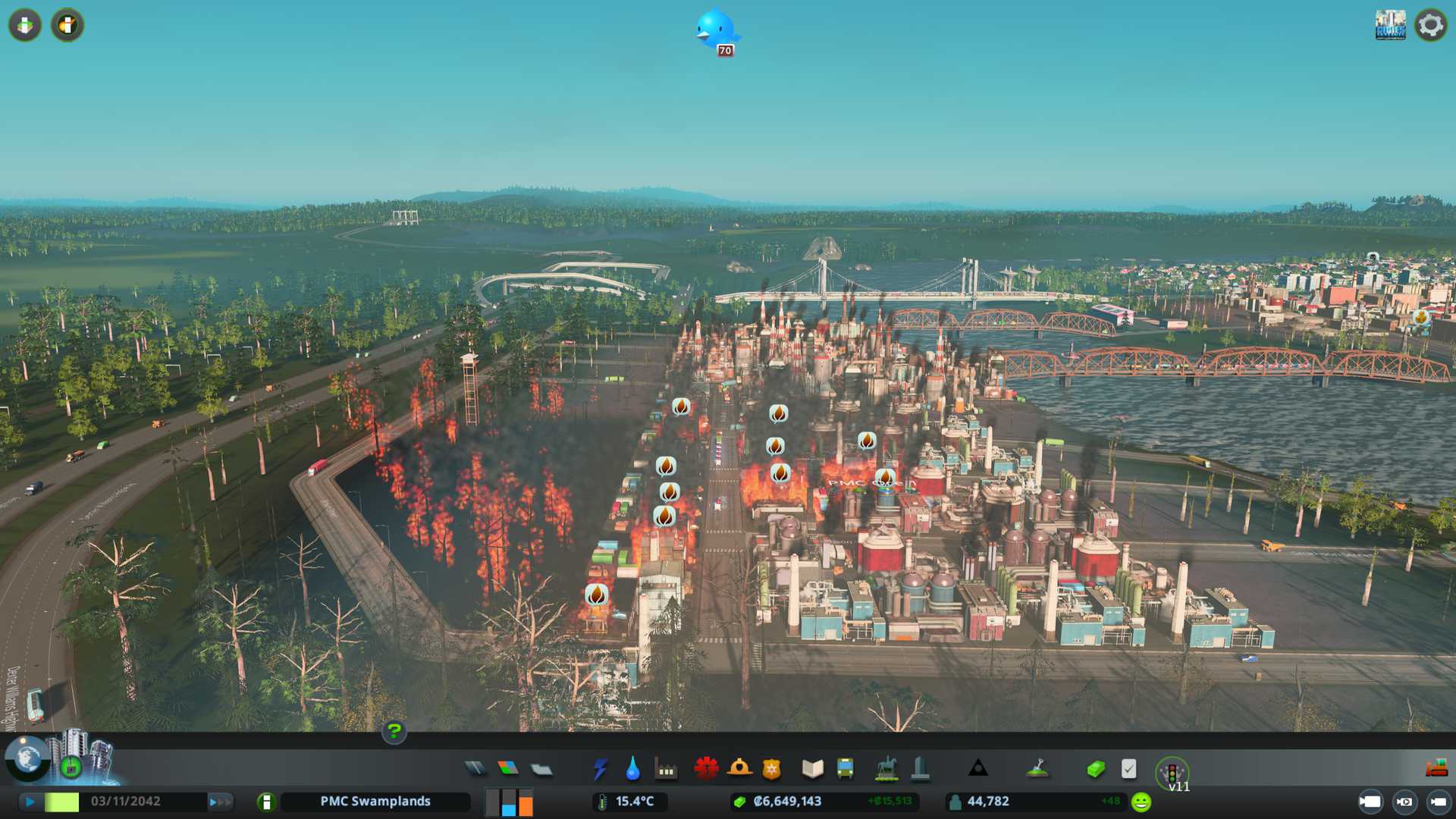
Task: Open Public Transport bus menu
Action: tap(845, 769)
